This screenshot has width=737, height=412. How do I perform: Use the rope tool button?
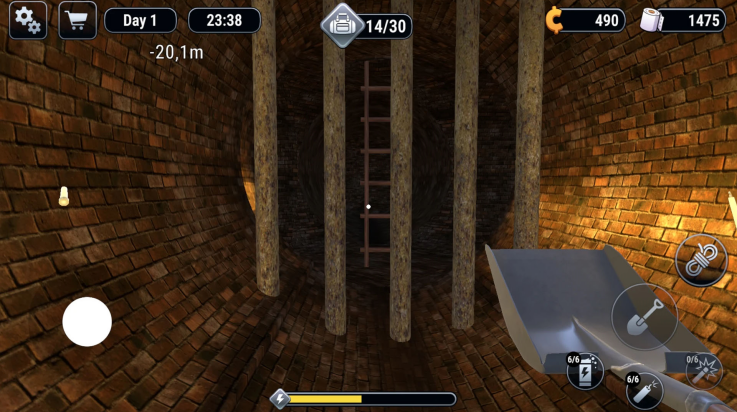coord(700,260)
